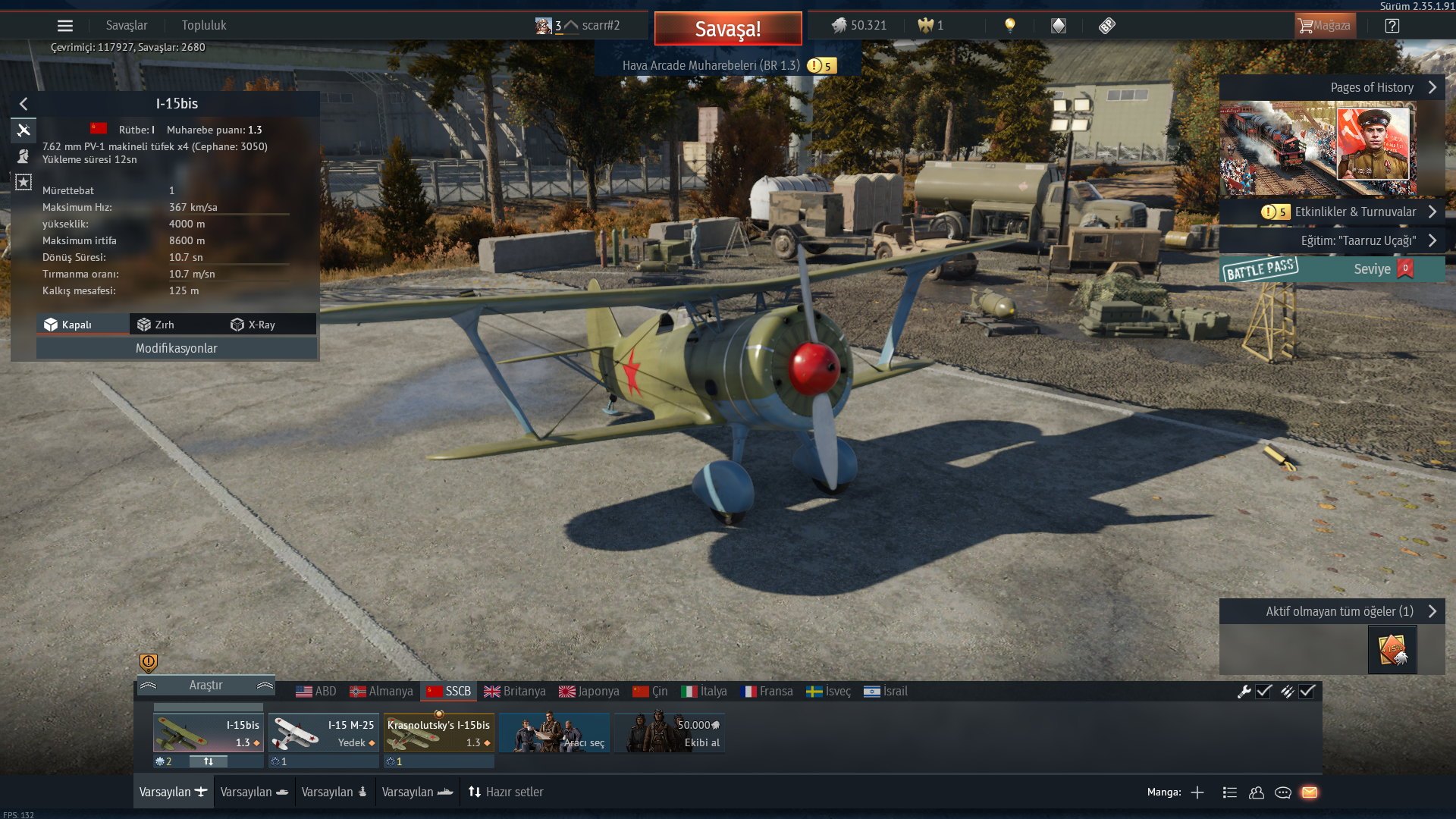This screenshot has width=1456, height=819.
Task: Open the orange mail envelope icon
Action: [1310, 792]
